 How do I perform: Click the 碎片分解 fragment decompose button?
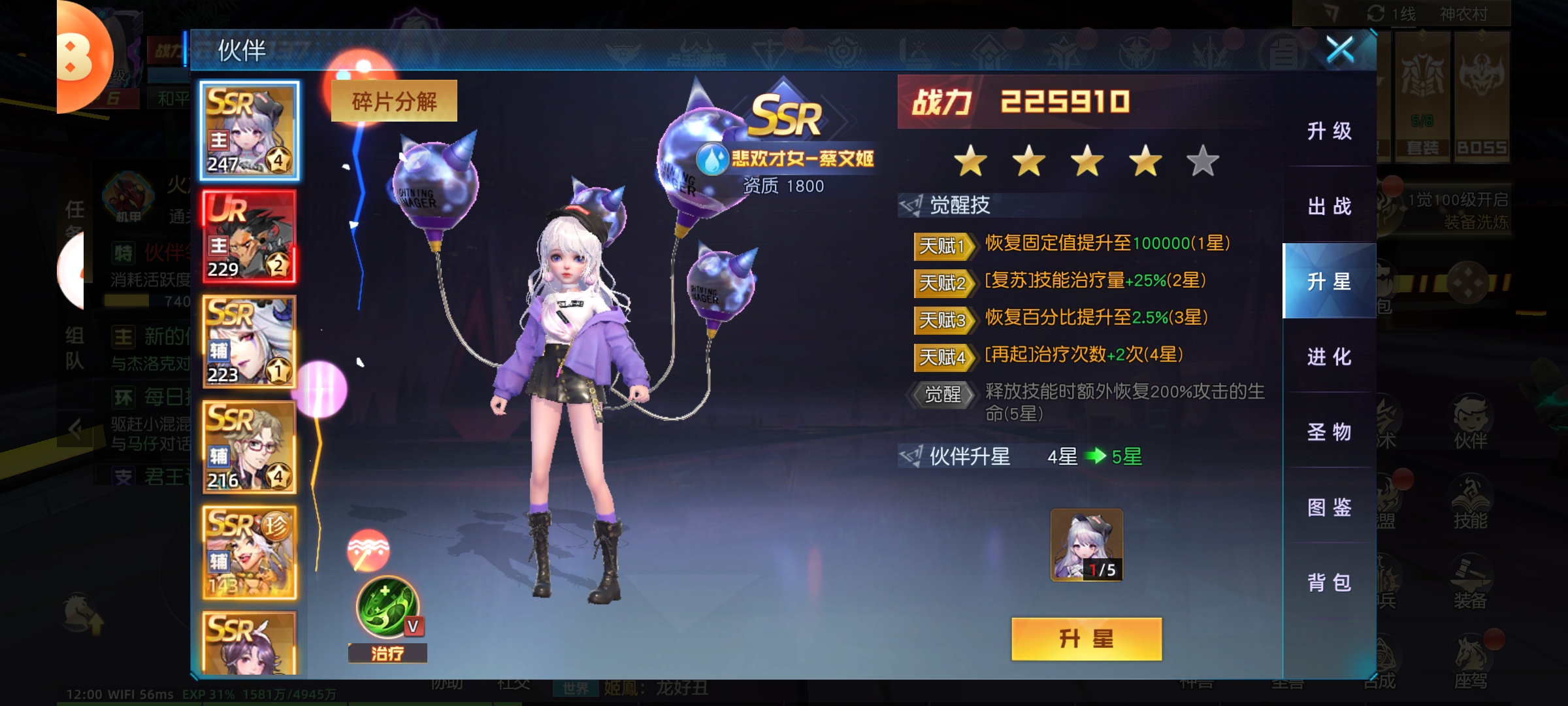click(394, 101)
